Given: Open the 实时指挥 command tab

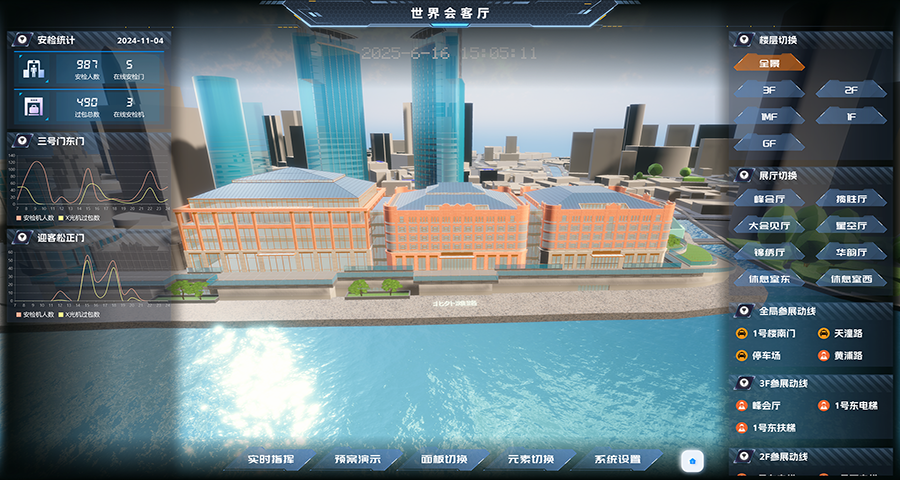Looking at the screenshot, I should pos(272,460).
